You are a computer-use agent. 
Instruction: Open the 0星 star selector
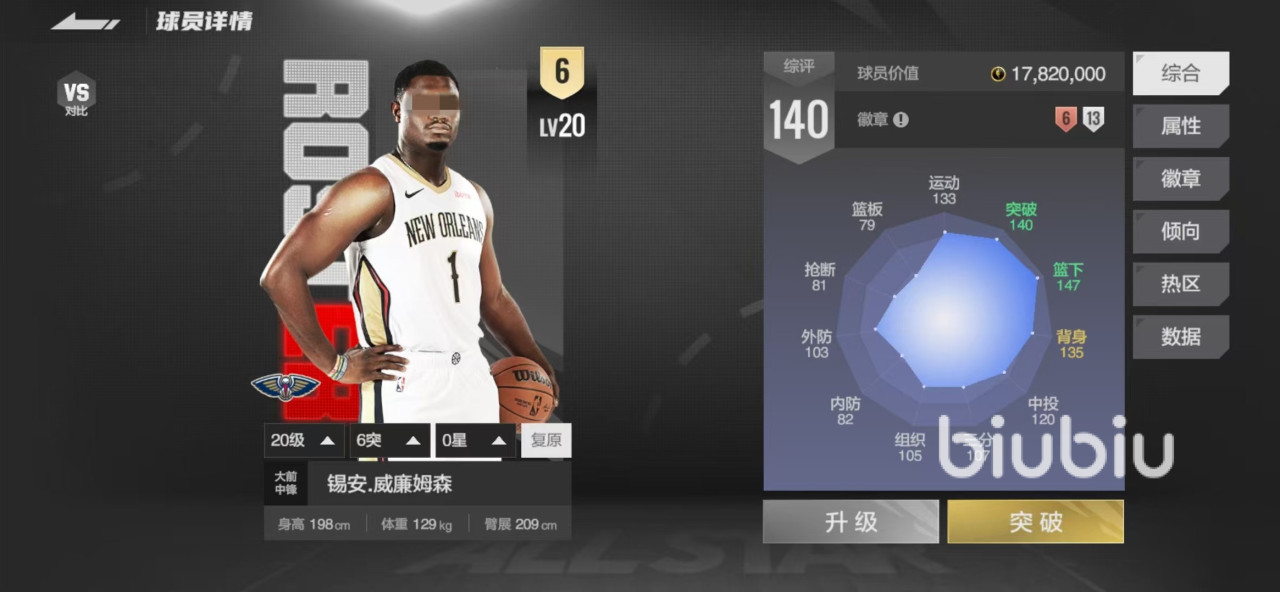pos(476,440)
